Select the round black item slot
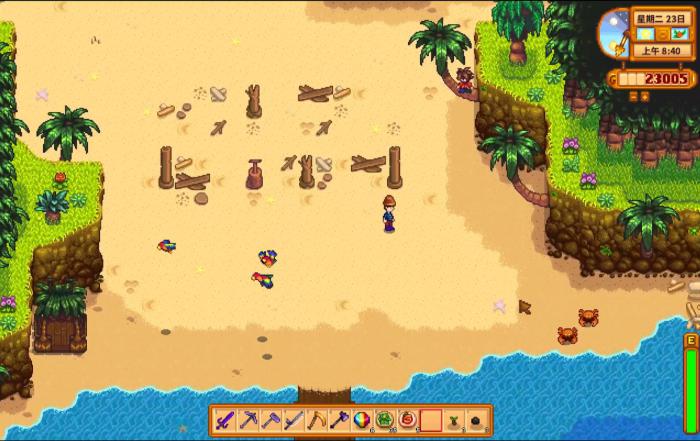700x441 pixels. 476,420
